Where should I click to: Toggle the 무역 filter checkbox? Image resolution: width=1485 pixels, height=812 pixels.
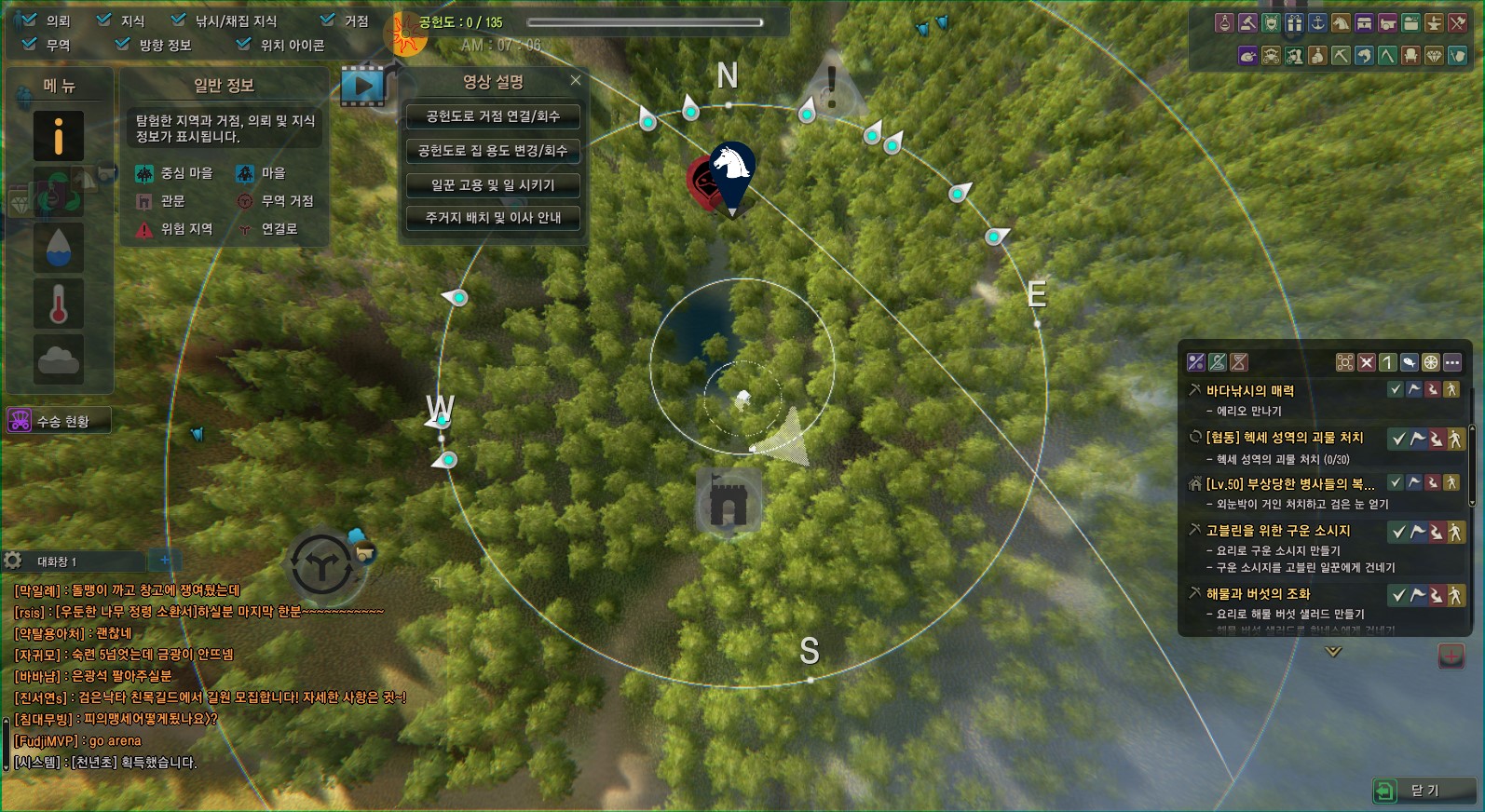tap(29, 44)
